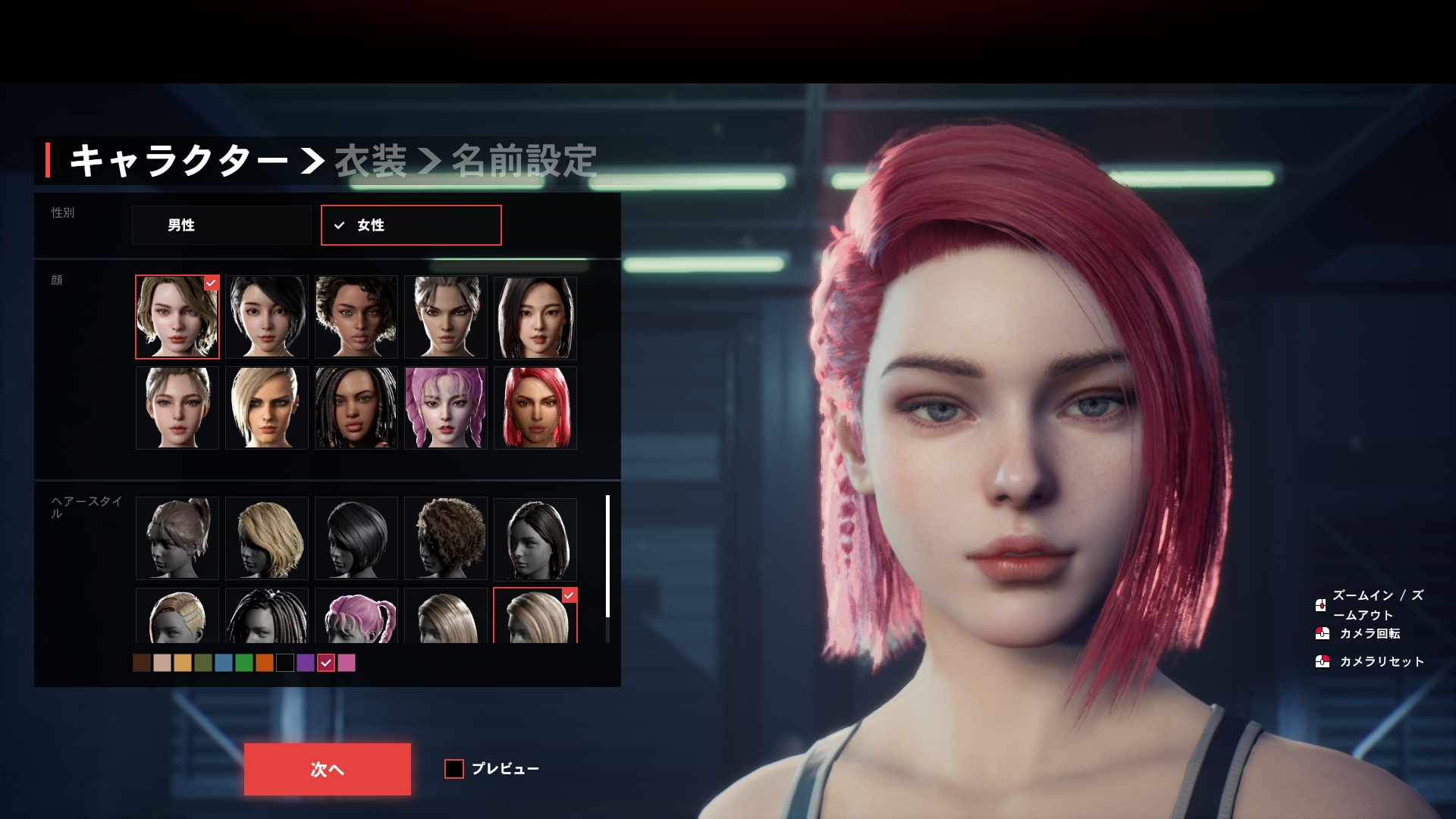Select the 男性 gender option
Viewport: 1456px width, 819px height.
221,225
